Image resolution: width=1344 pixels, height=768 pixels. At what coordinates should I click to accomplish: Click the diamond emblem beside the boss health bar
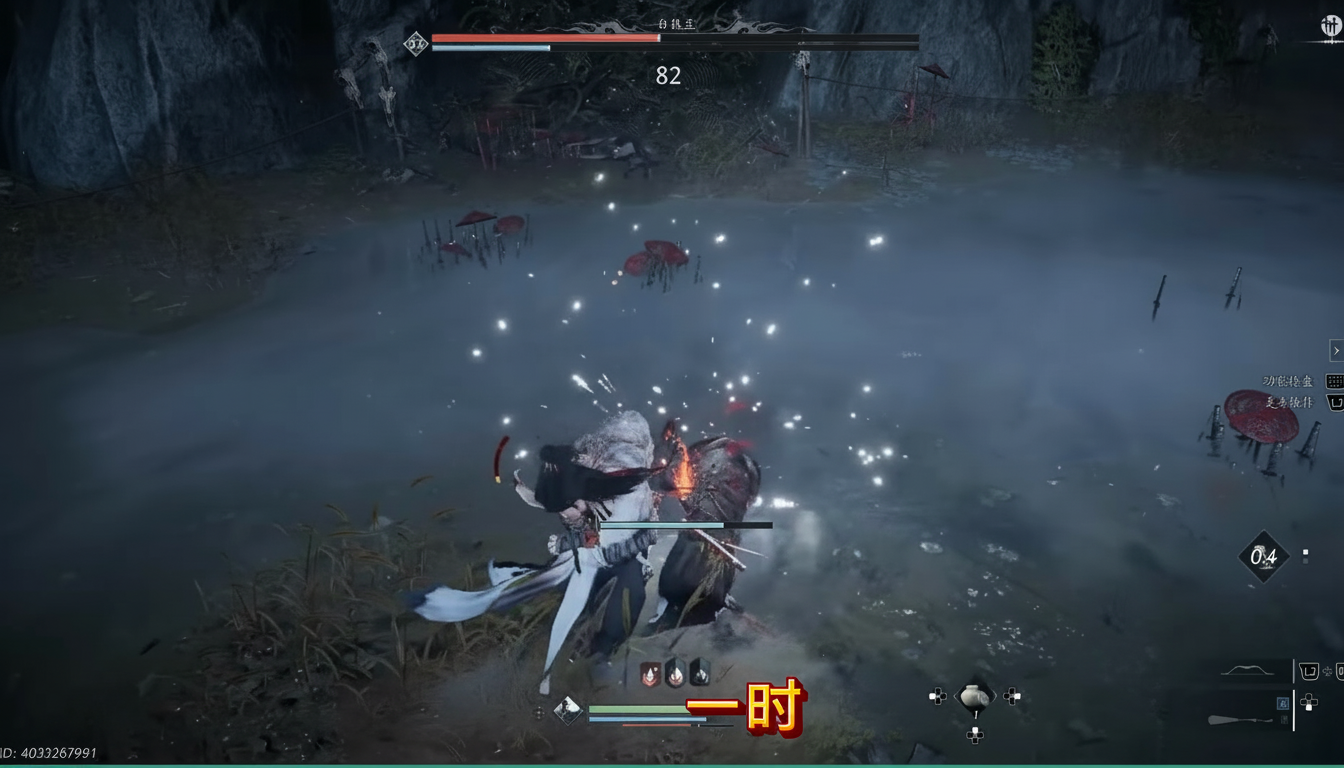click(x=414, y=42)
